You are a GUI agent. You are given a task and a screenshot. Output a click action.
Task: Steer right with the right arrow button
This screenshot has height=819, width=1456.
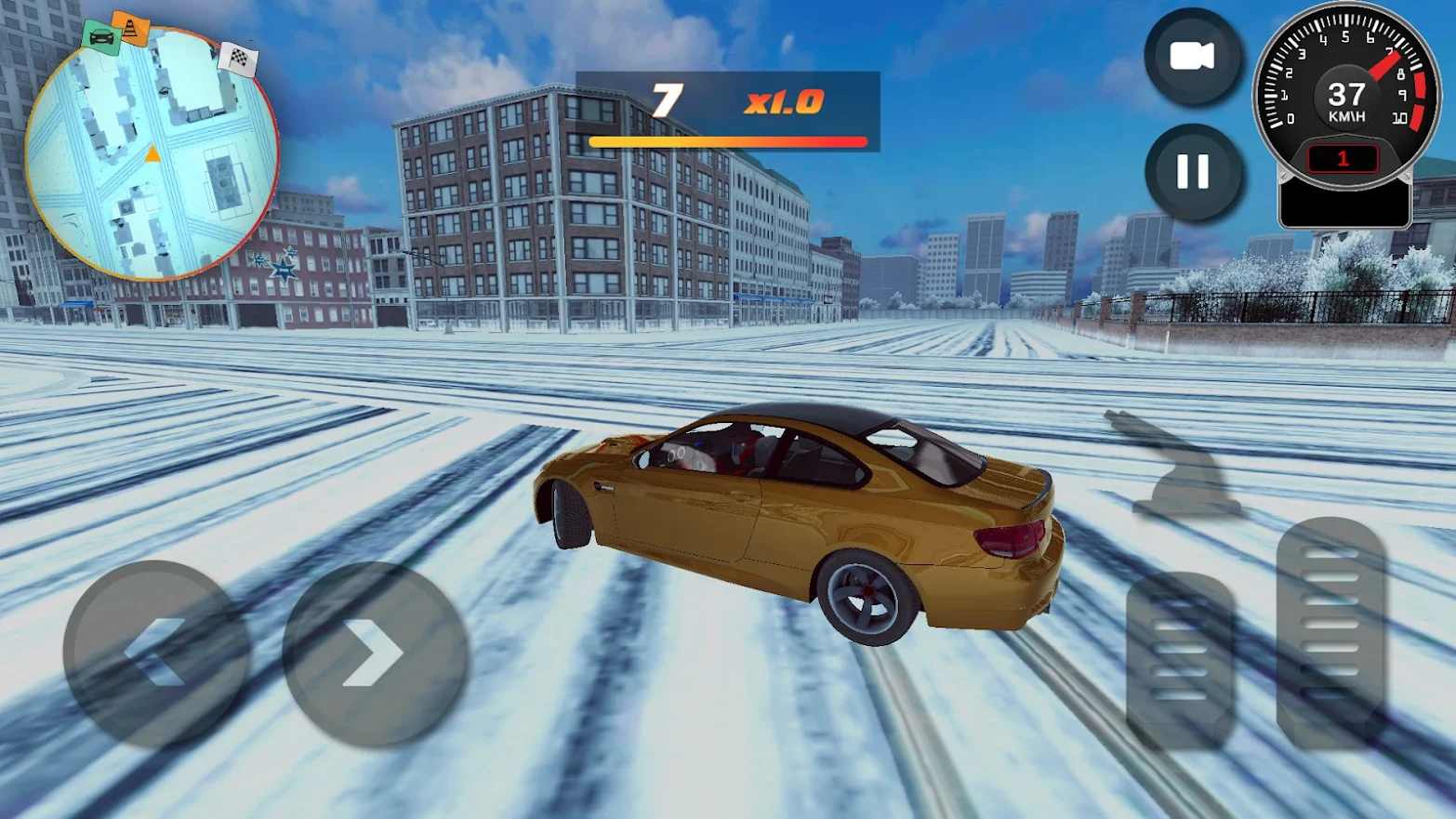(375, 653)
